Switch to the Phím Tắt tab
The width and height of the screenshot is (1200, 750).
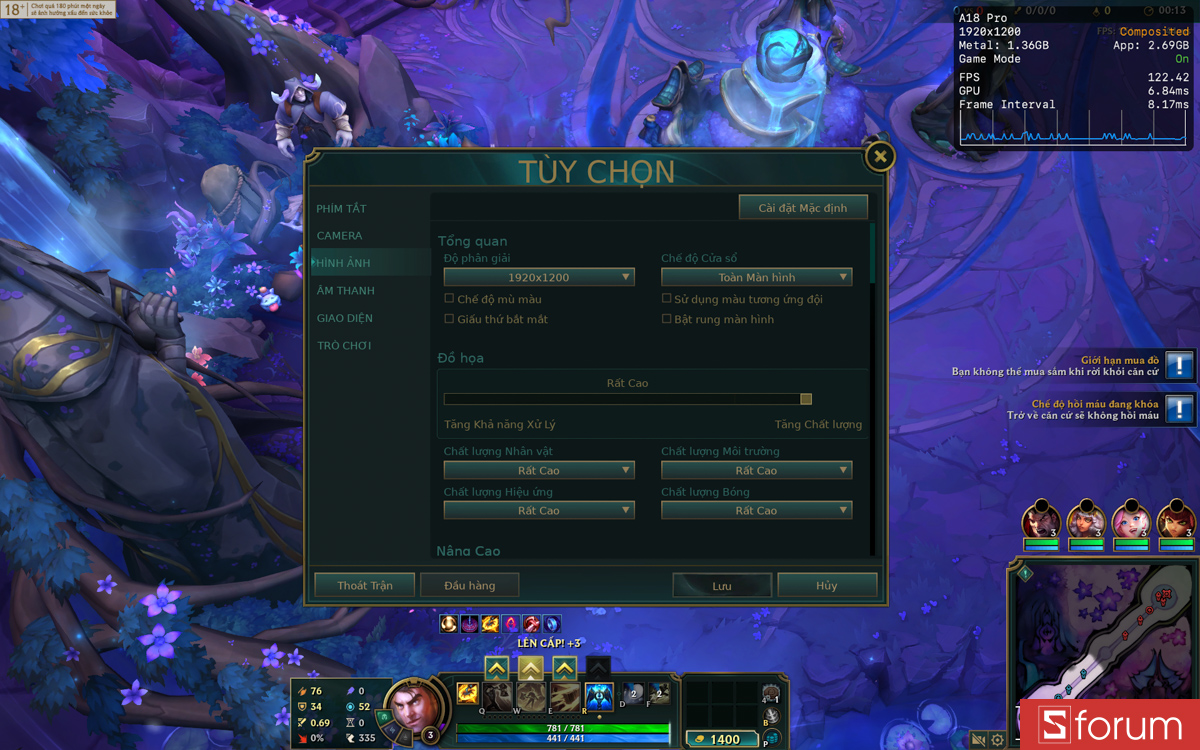tap(342, 209)
